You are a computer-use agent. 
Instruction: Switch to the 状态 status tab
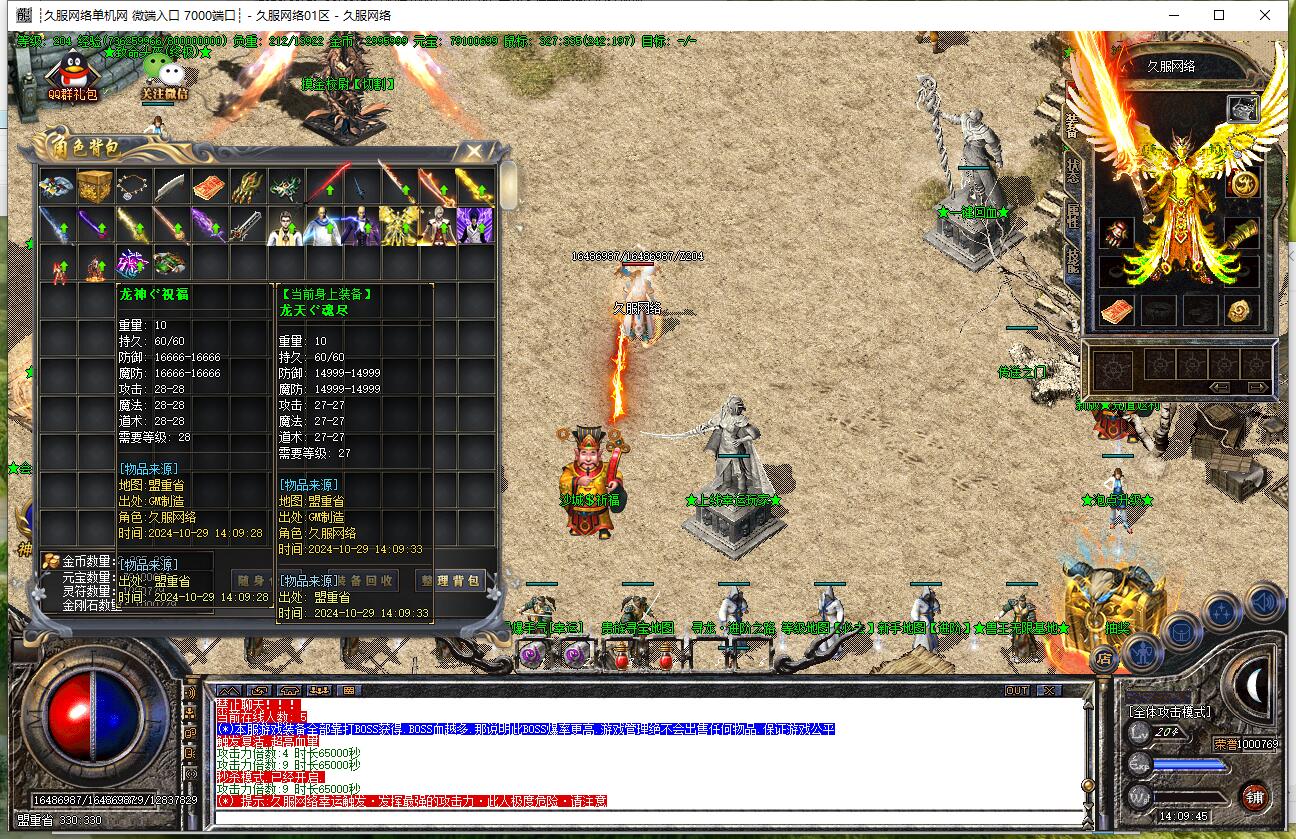coord(1073,170)
